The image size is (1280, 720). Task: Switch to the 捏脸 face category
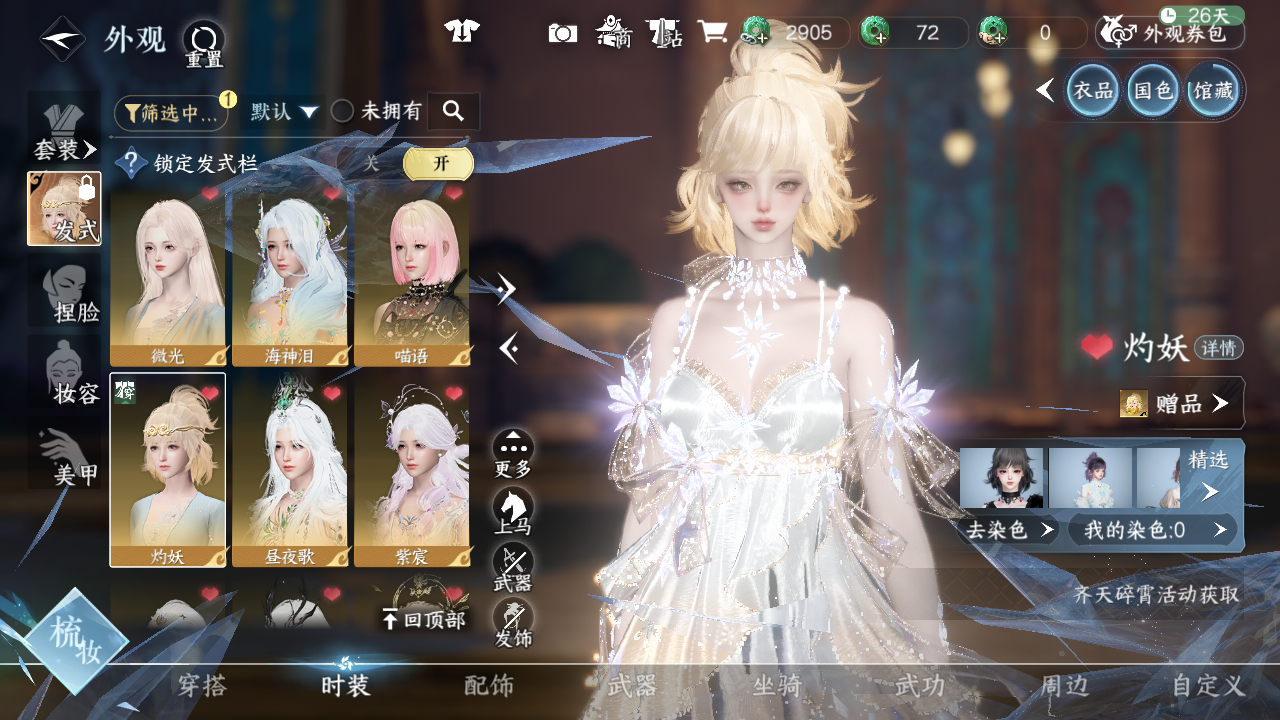coord(66,295)
